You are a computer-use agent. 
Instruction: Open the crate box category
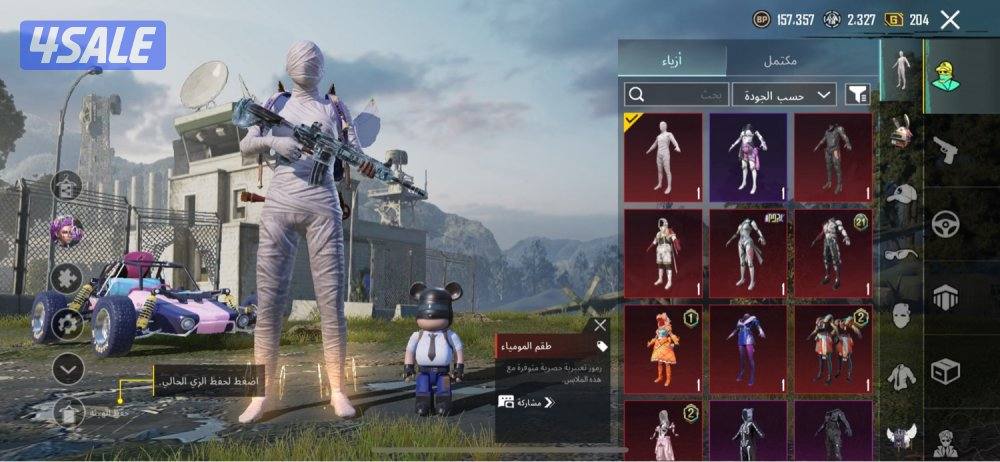pyautogui.click(x=944, y=371)
